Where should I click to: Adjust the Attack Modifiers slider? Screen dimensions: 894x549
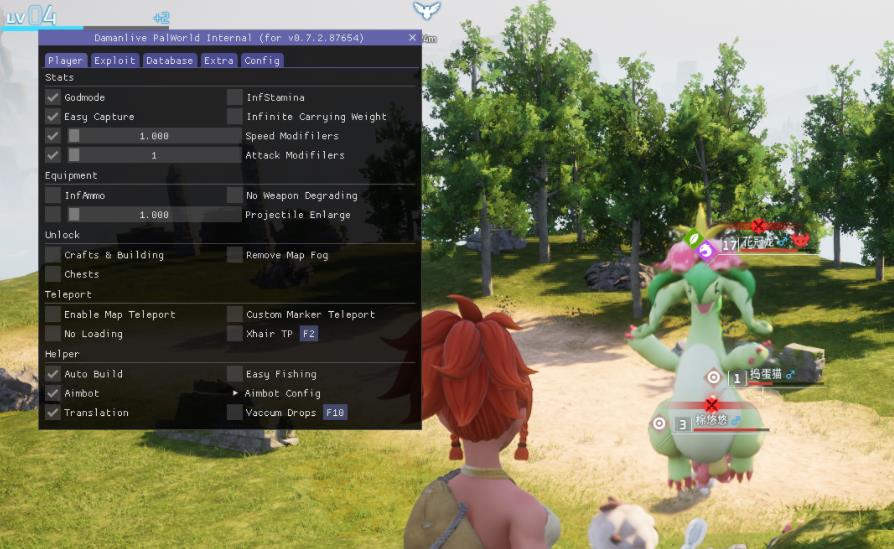[x=153, y=155]
